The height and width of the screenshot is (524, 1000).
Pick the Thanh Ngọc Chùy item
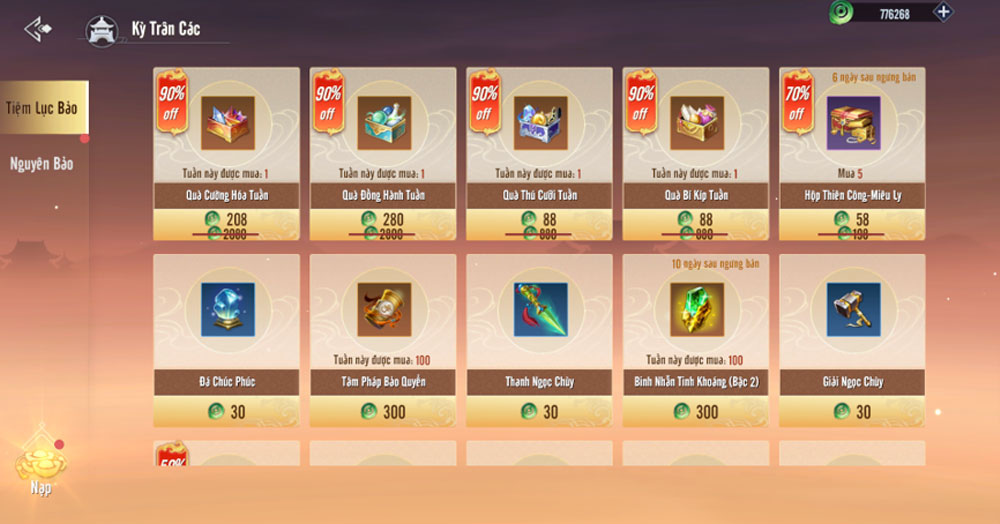tap(539, 310)
